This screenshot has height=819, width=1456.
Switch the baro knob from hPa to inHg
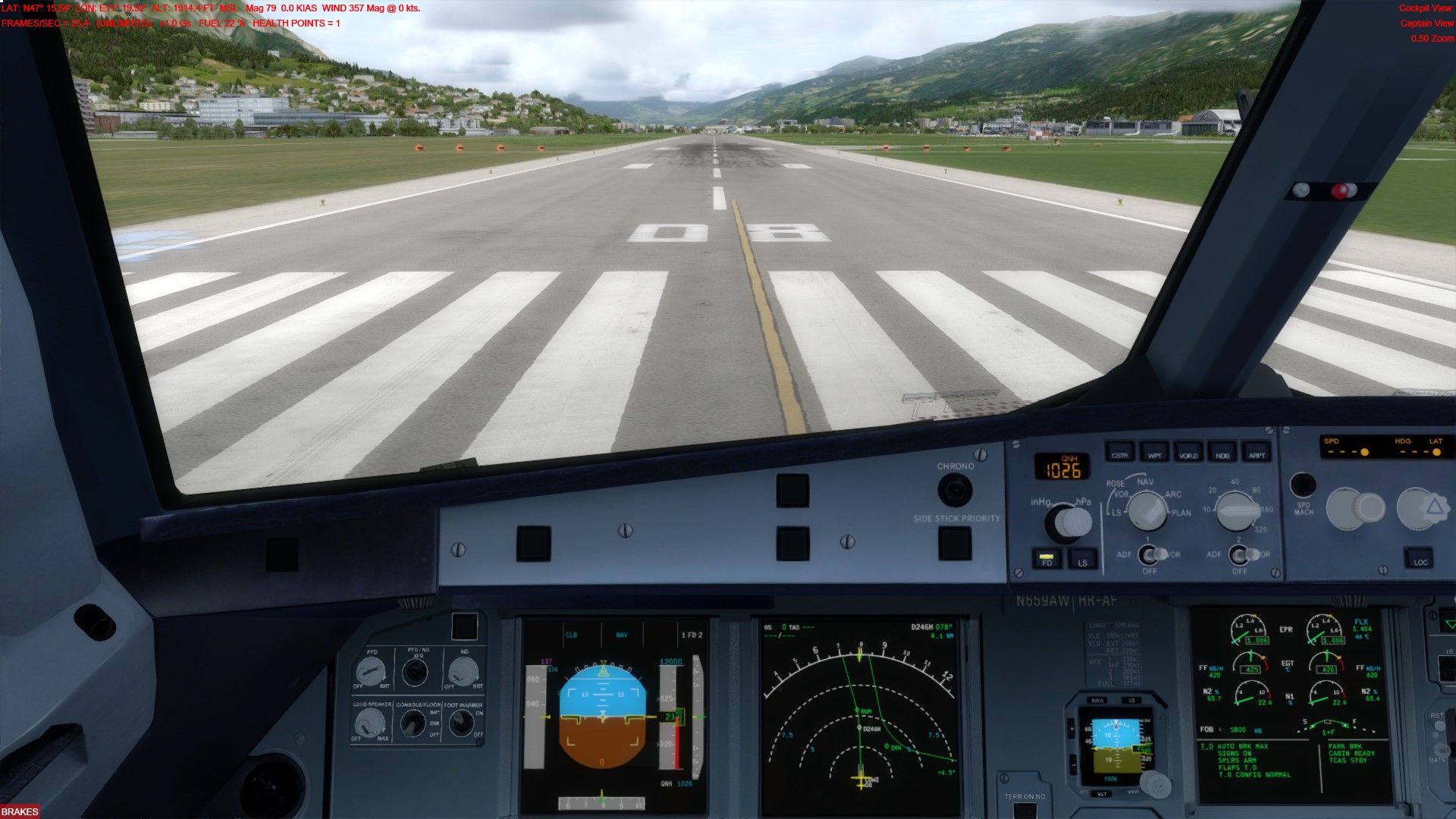click(x=1069, y=520)
